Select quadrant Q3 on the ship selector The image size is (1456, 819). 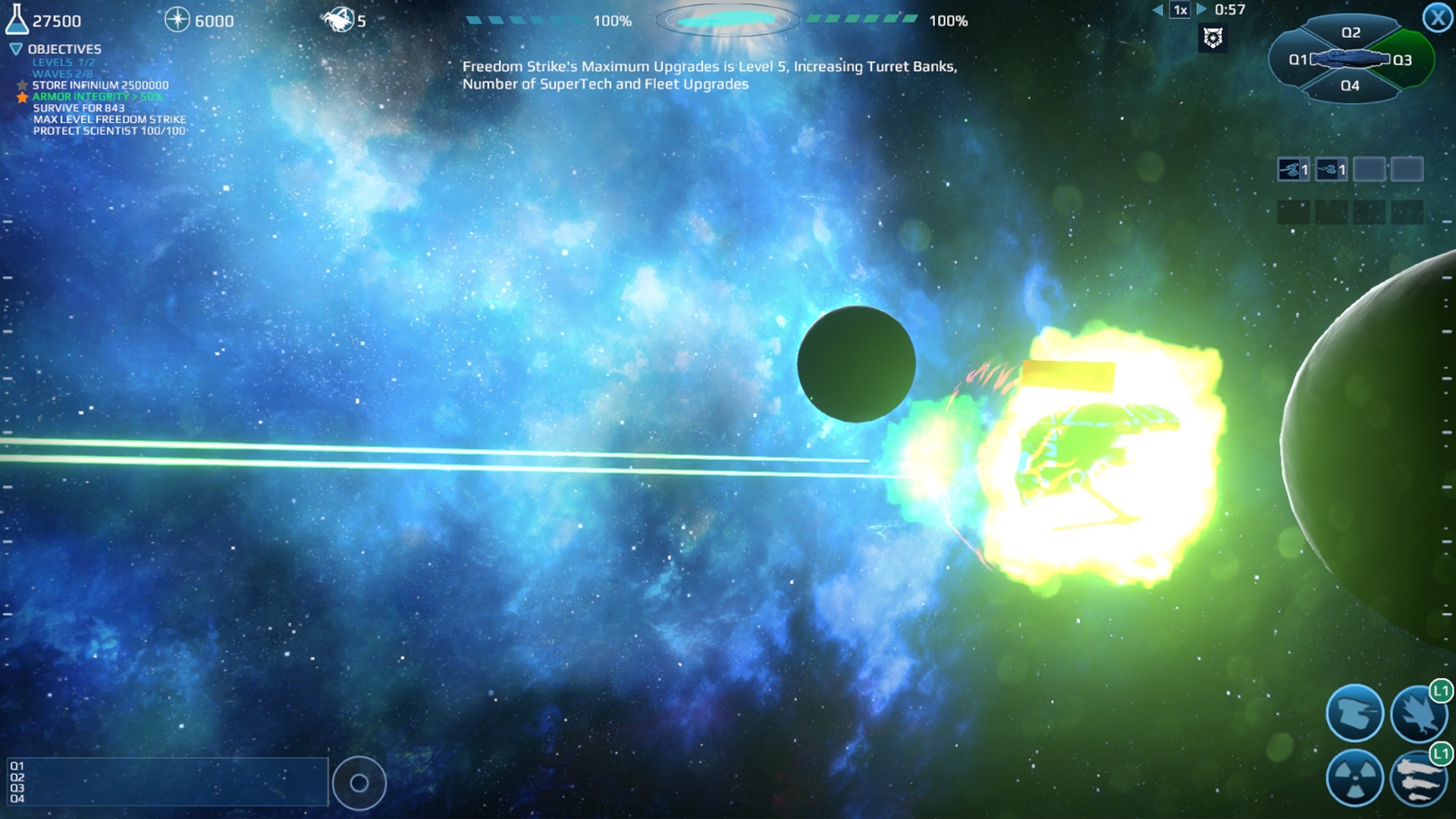[1402, 58]
